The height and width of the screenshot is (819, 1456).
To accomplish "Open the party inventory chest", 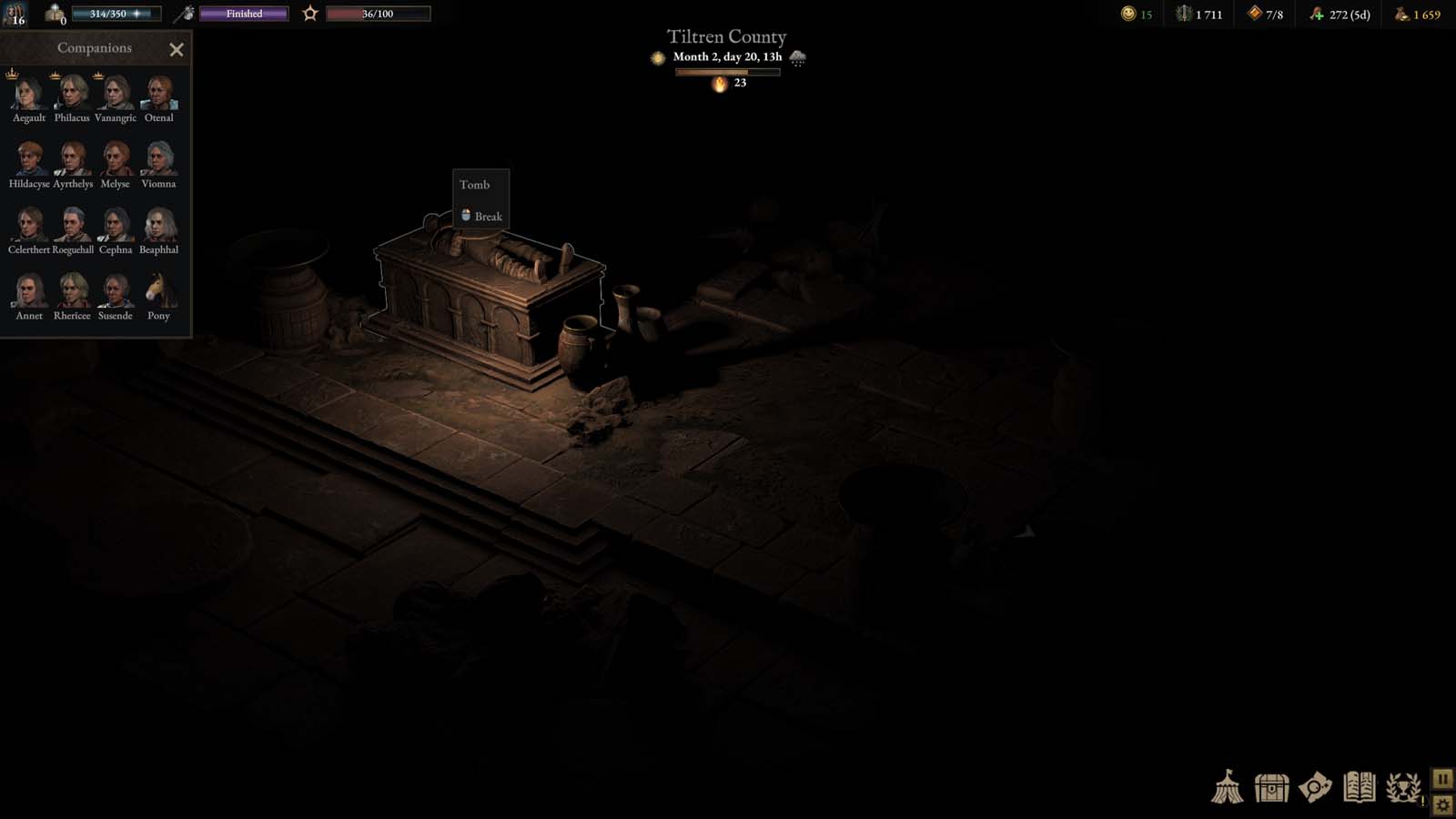I will click(1270, 790).
